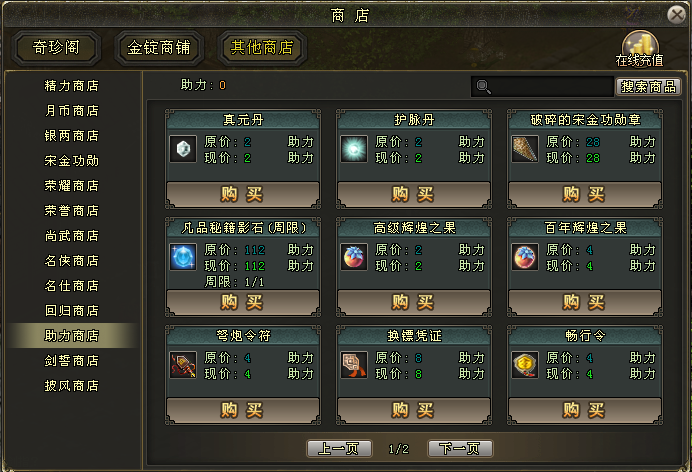Select the 其他商店 tab
Screen dimensions: 692x472
tap(263, 48)
